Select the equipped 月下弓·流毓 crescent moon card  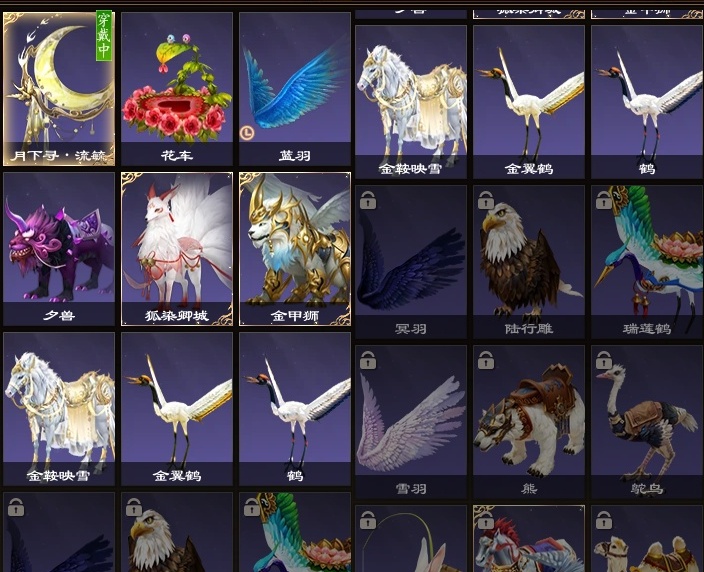(59, 88)
